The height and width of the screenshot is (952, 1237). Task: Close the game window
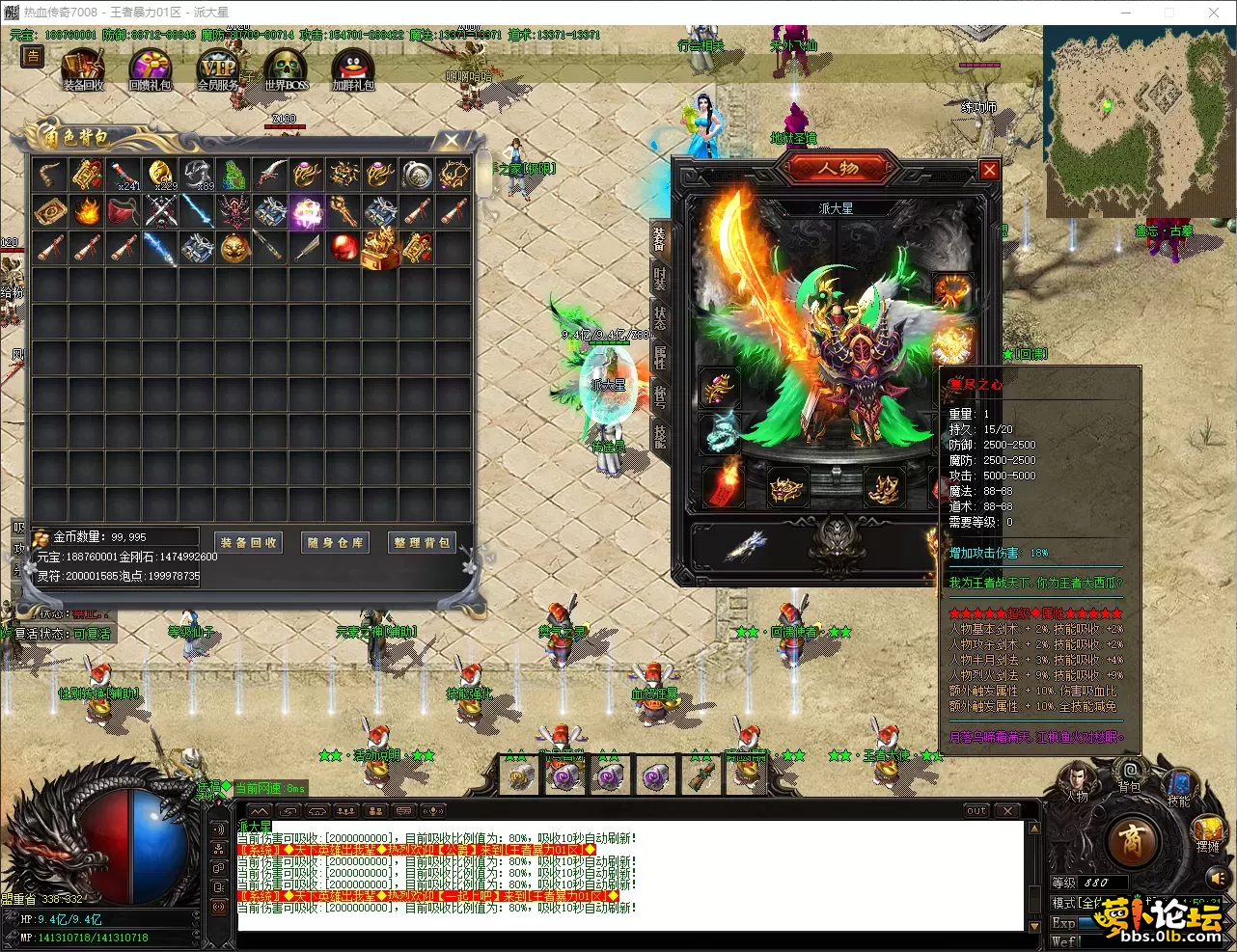coord(1214,13)
